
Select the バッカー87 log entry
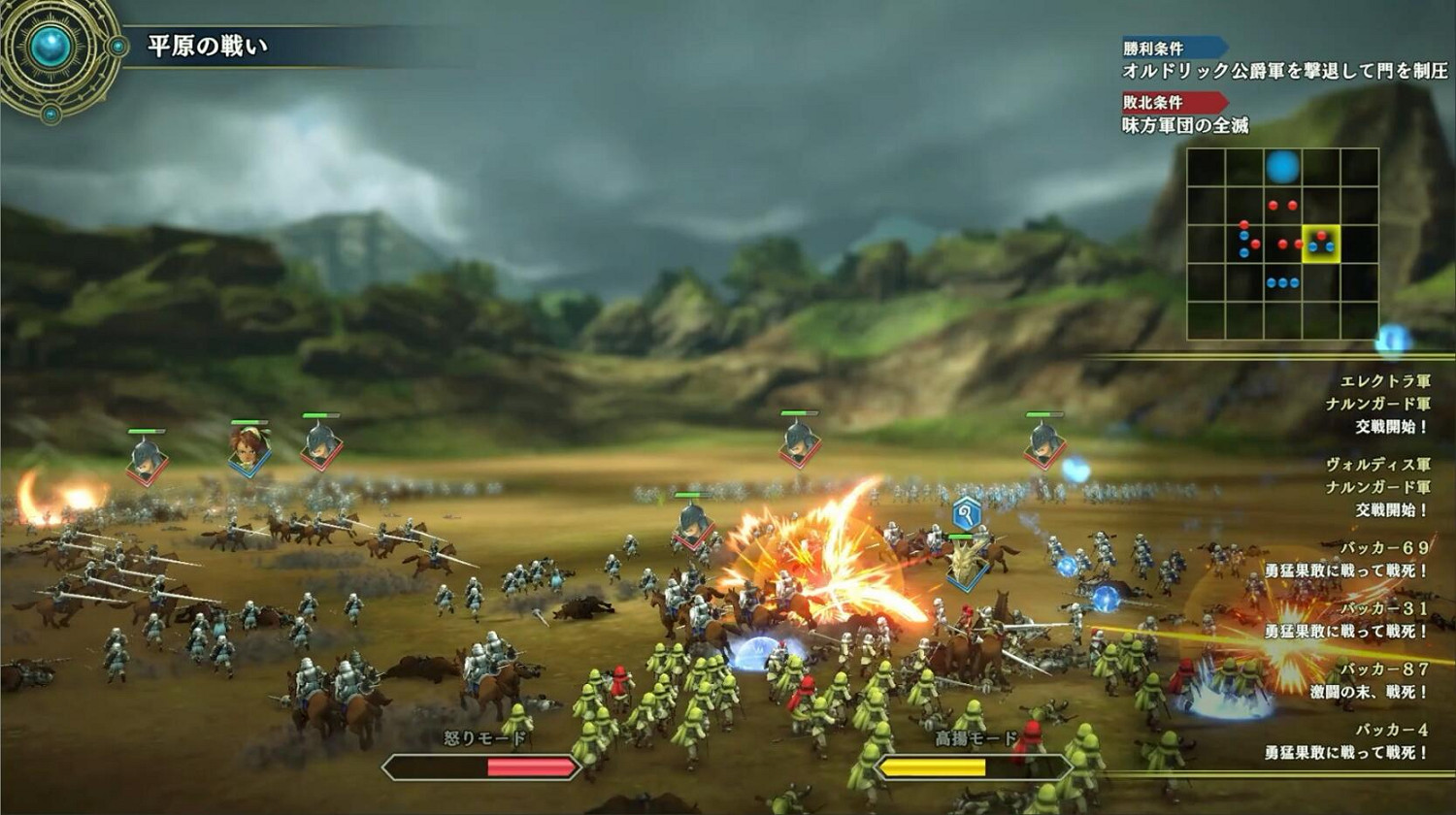pyautogui.click(x=1385, y=671)
